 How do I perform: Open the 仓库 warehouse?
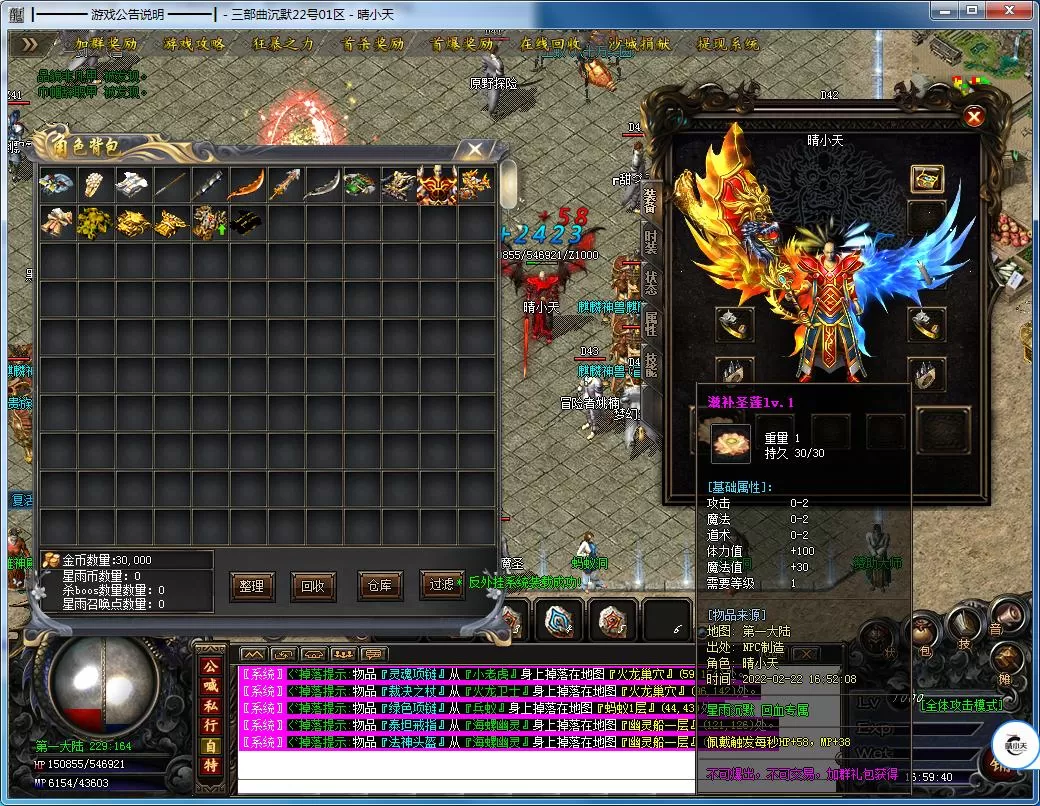pyautogui.click(x=379, y=586)
